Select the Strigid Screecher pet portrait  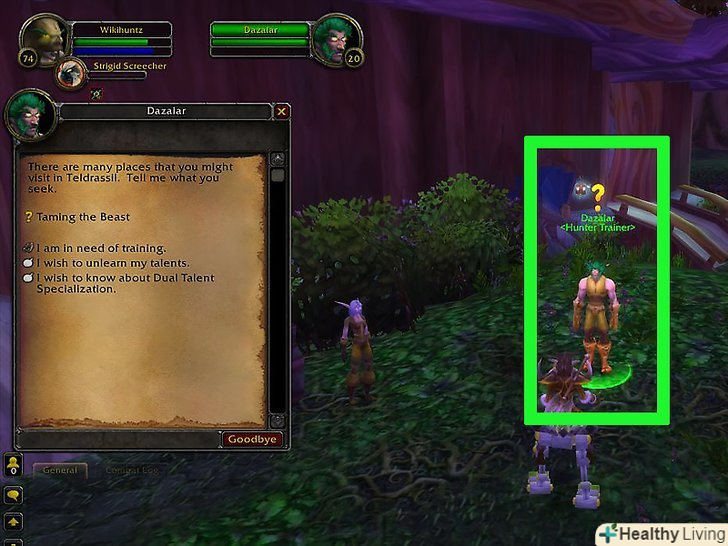tap(71, 73)
